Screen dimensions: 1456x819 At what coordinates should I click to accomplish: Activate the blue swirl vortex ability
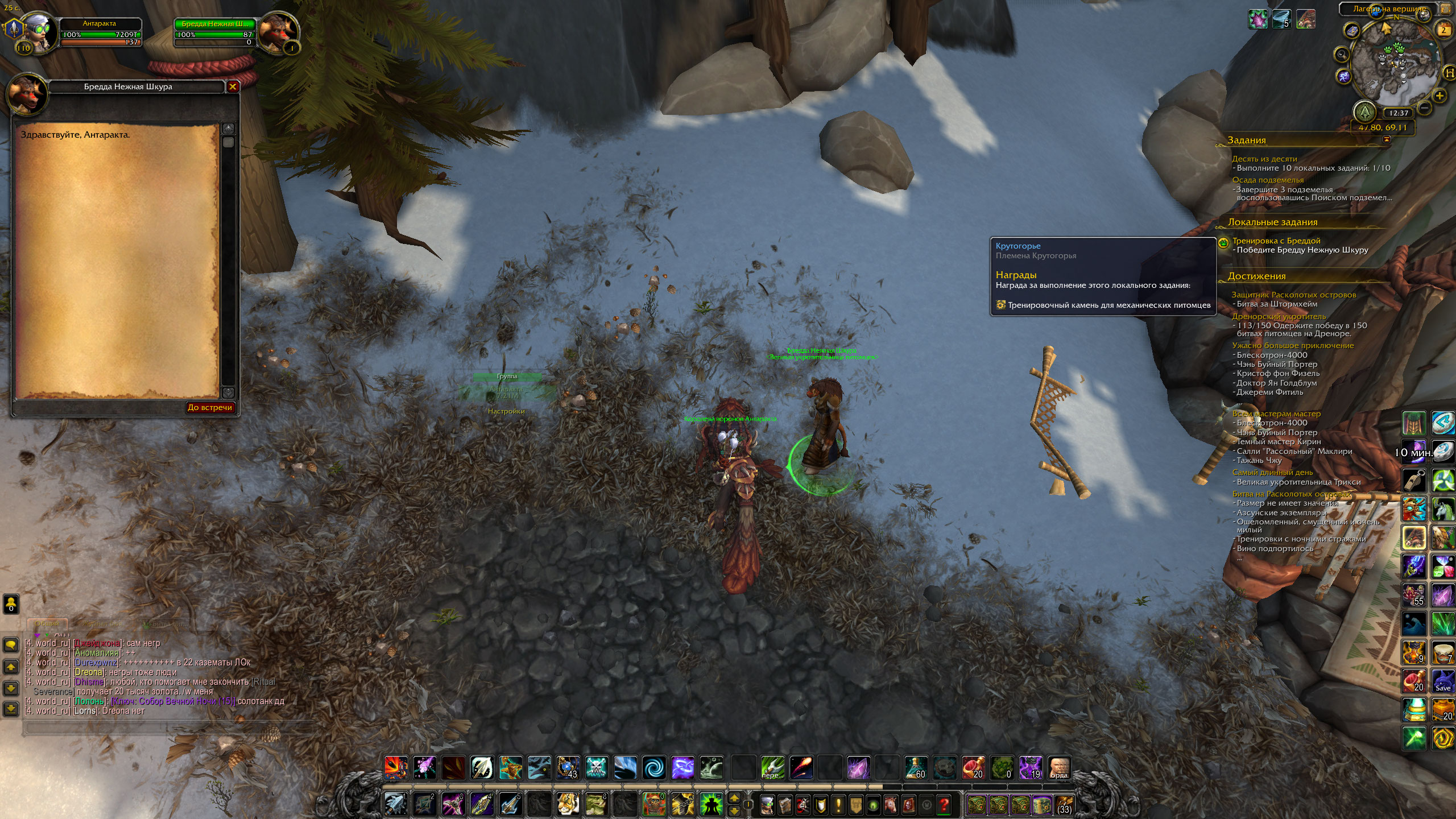[x=653, y=768]
